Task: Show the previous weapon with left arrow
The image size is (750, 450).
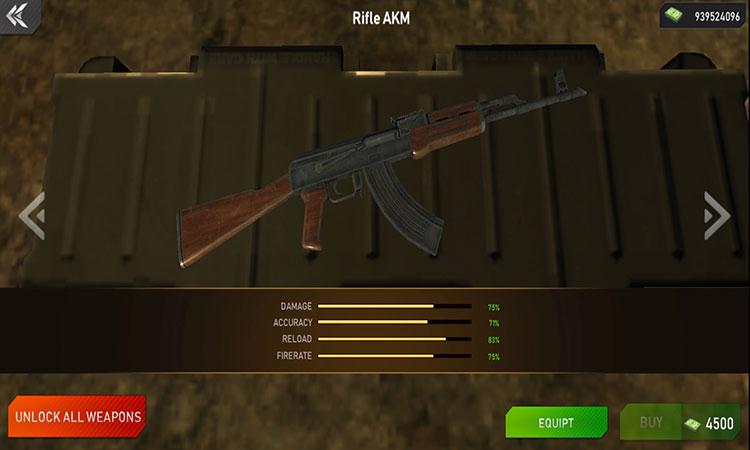Action: (x=32, y=215)
